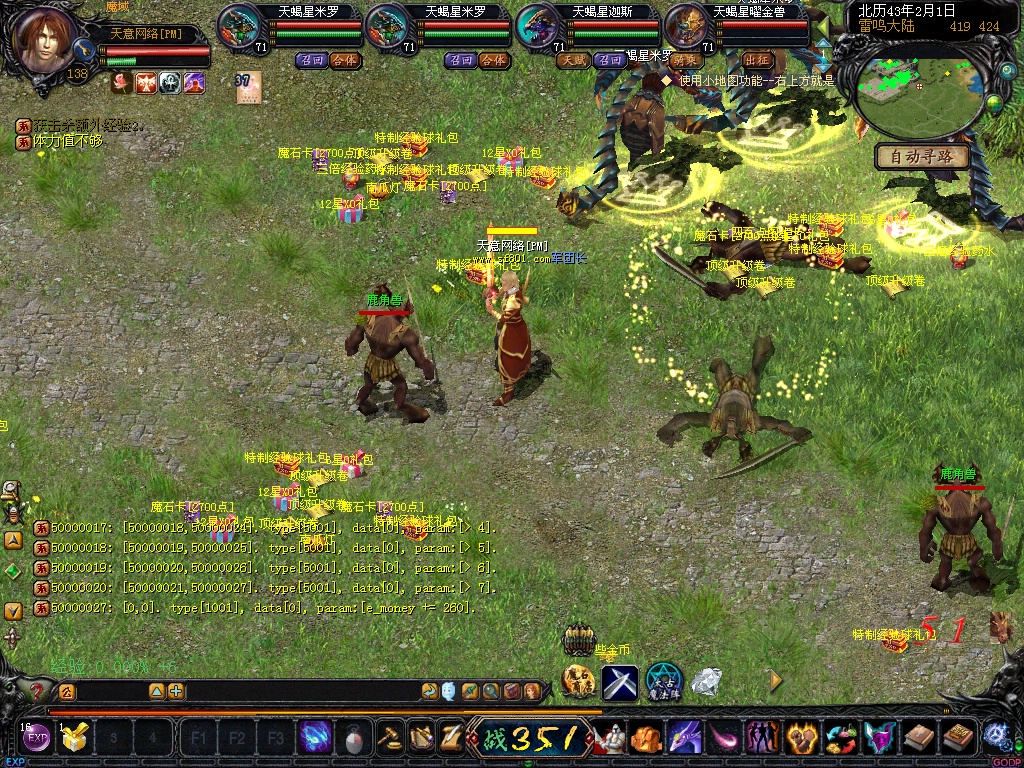Open the gear settings icon in the corner
This screenshot has width=1024, height=768.
click(x=995, y=736)
